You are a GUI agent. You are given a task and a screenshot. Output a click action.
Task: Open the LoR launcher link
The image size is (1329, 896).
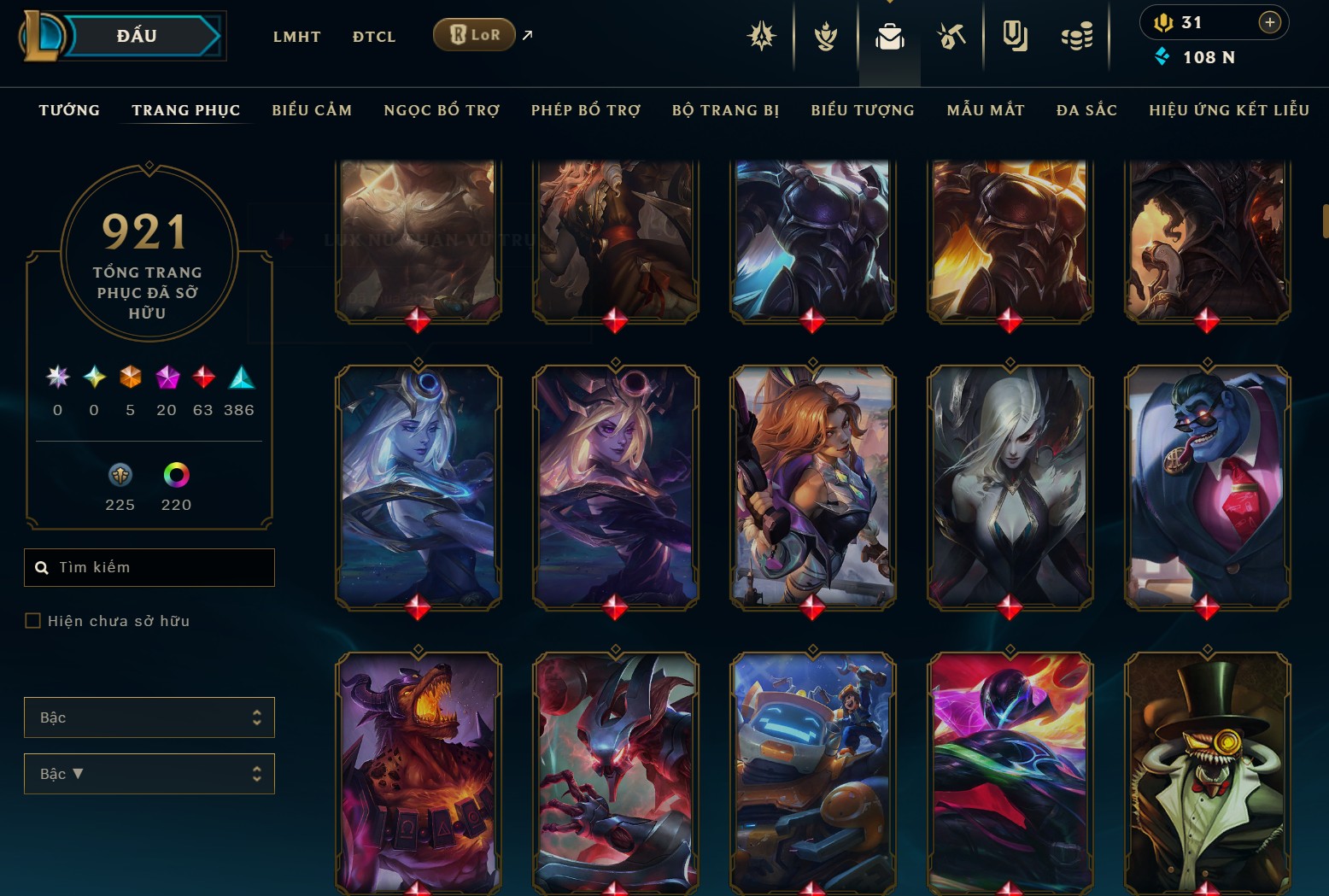coord(475,35)
